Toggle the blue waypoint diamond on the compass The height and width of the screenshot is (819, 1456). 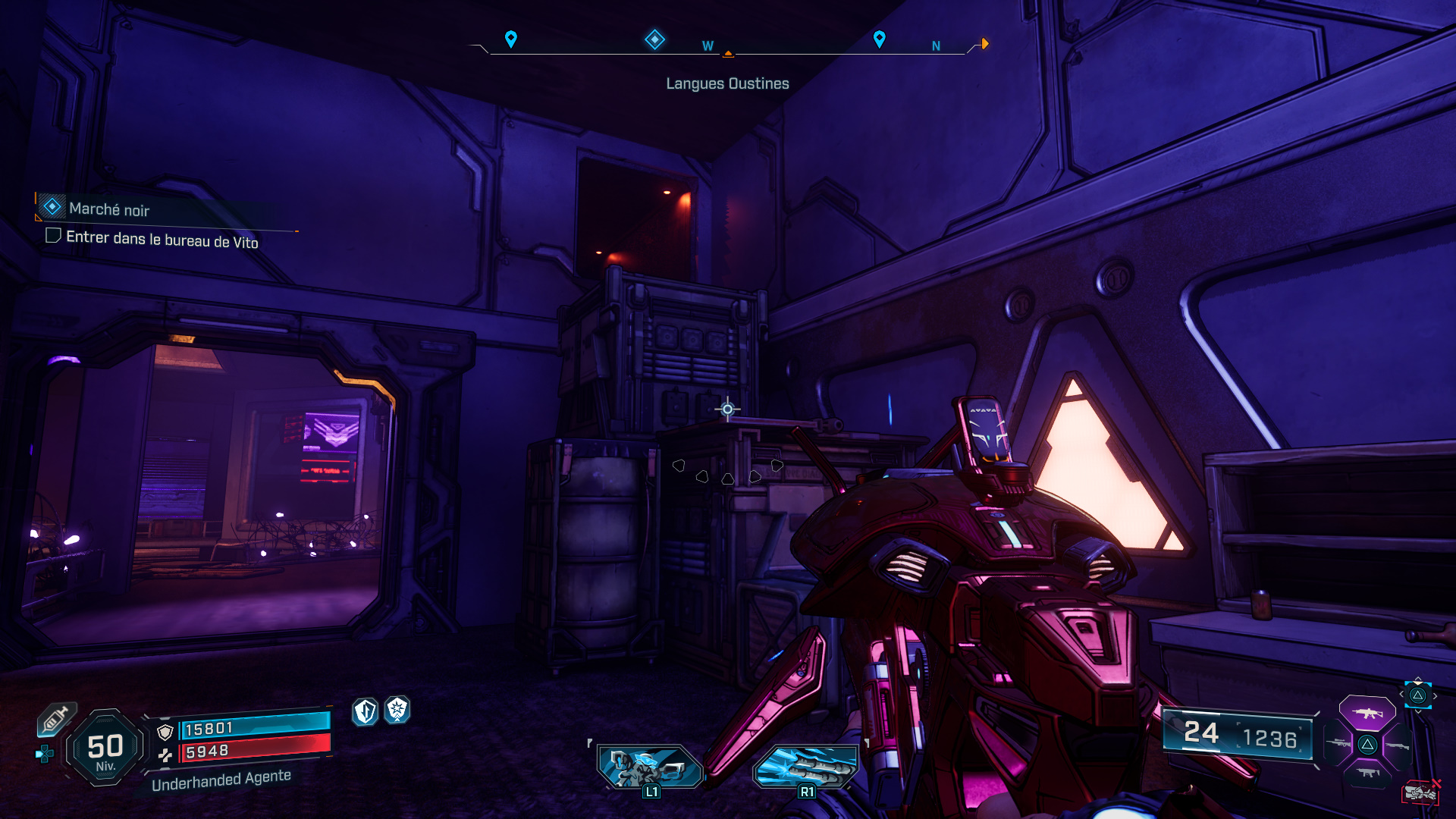tap(654, 40)
